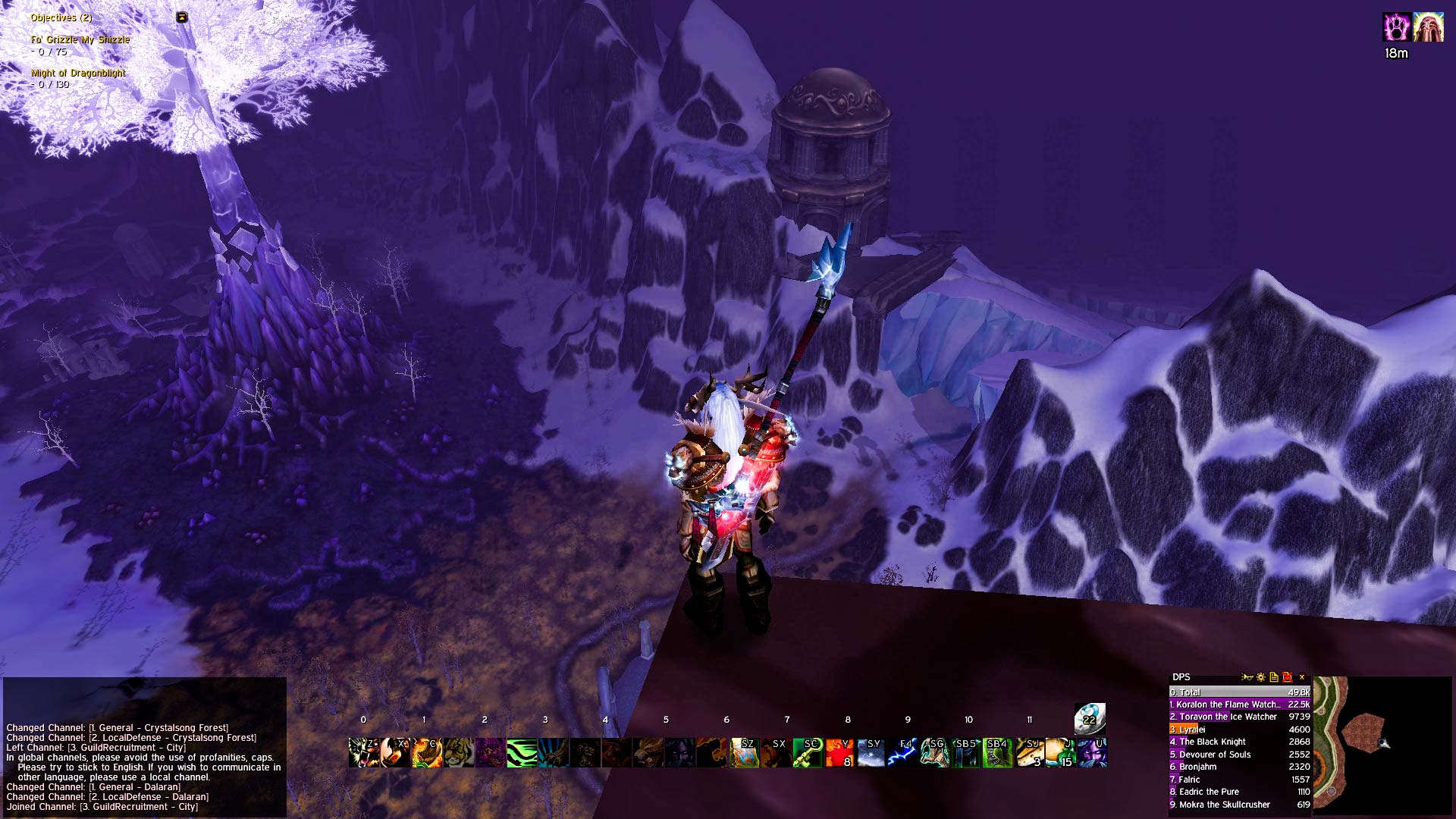Use the lightning bolt ability labeled F4
The width and height of the screenshot is (1456, 819).
(902, 752)
